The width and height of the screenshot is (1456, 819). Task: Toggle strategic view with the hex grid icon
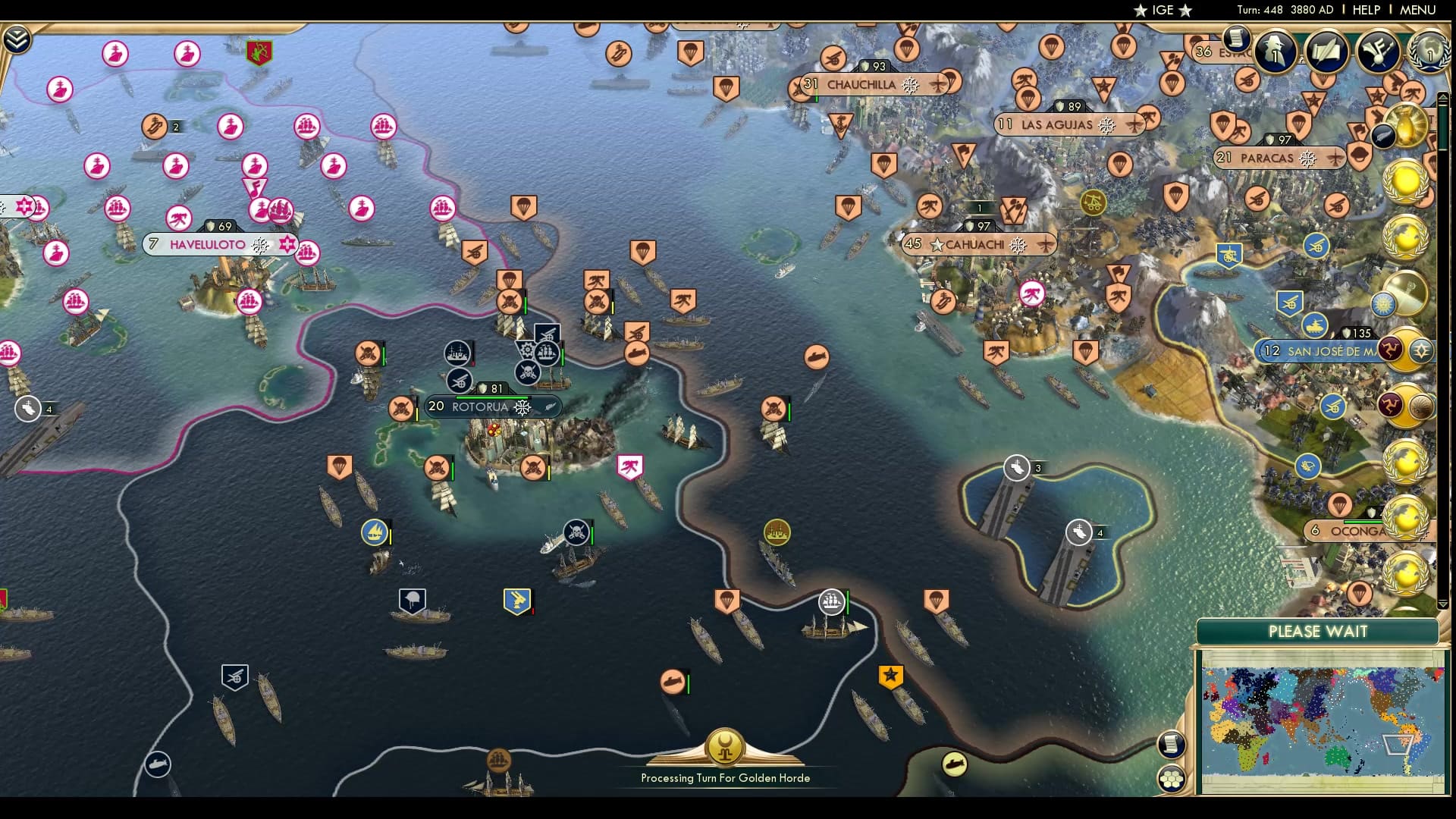click(1172, 780)
